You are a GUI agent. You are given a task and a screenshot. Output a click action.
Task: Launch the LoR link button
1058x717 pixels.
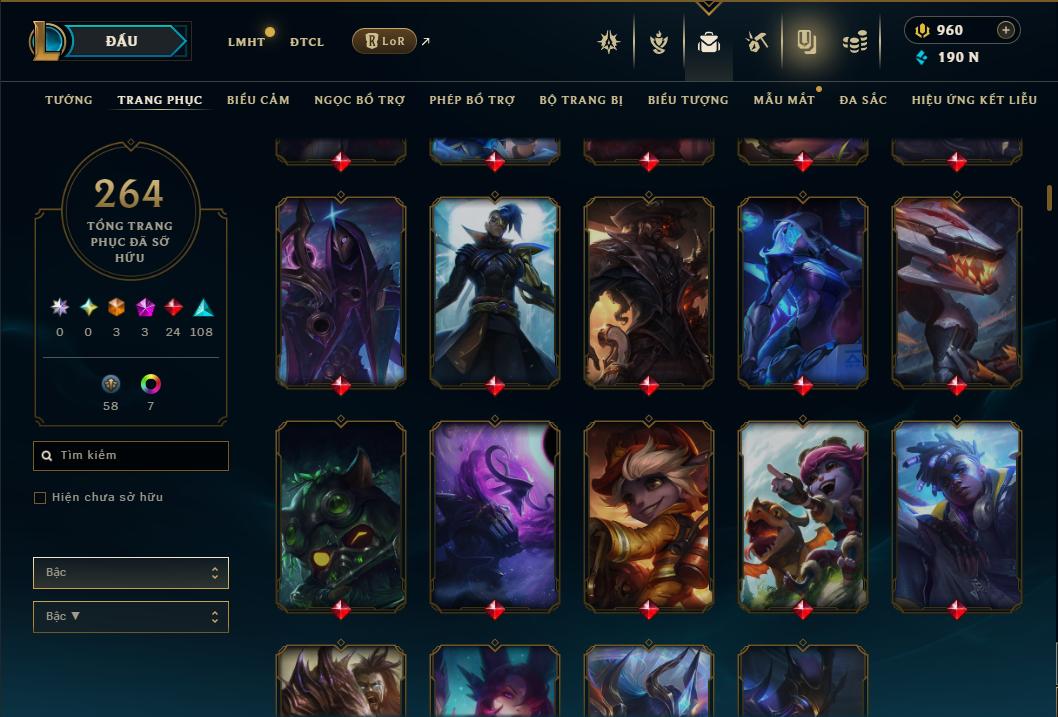385,41
